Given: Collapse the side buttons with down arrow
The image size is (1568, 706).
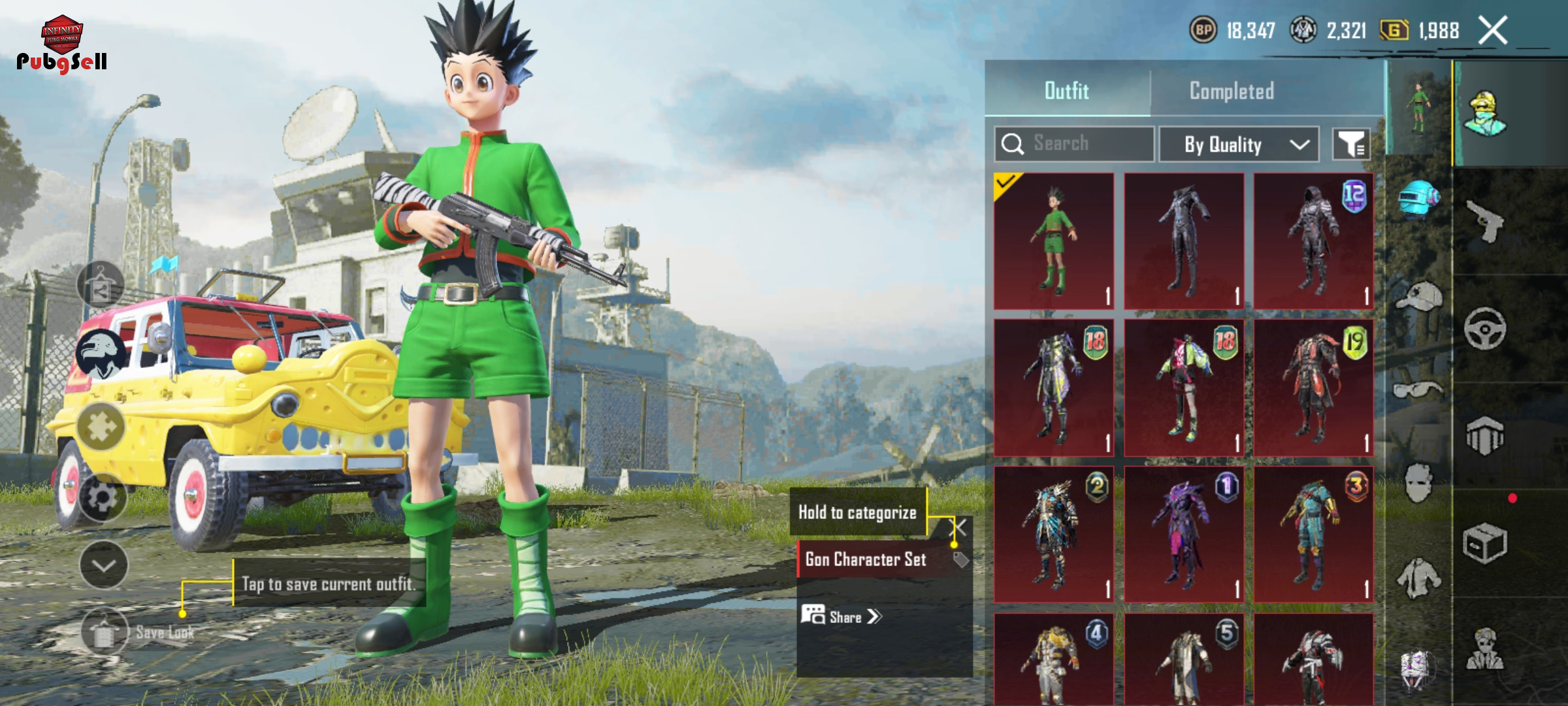Looking at the screenshot, I should (x=103, y=565).
